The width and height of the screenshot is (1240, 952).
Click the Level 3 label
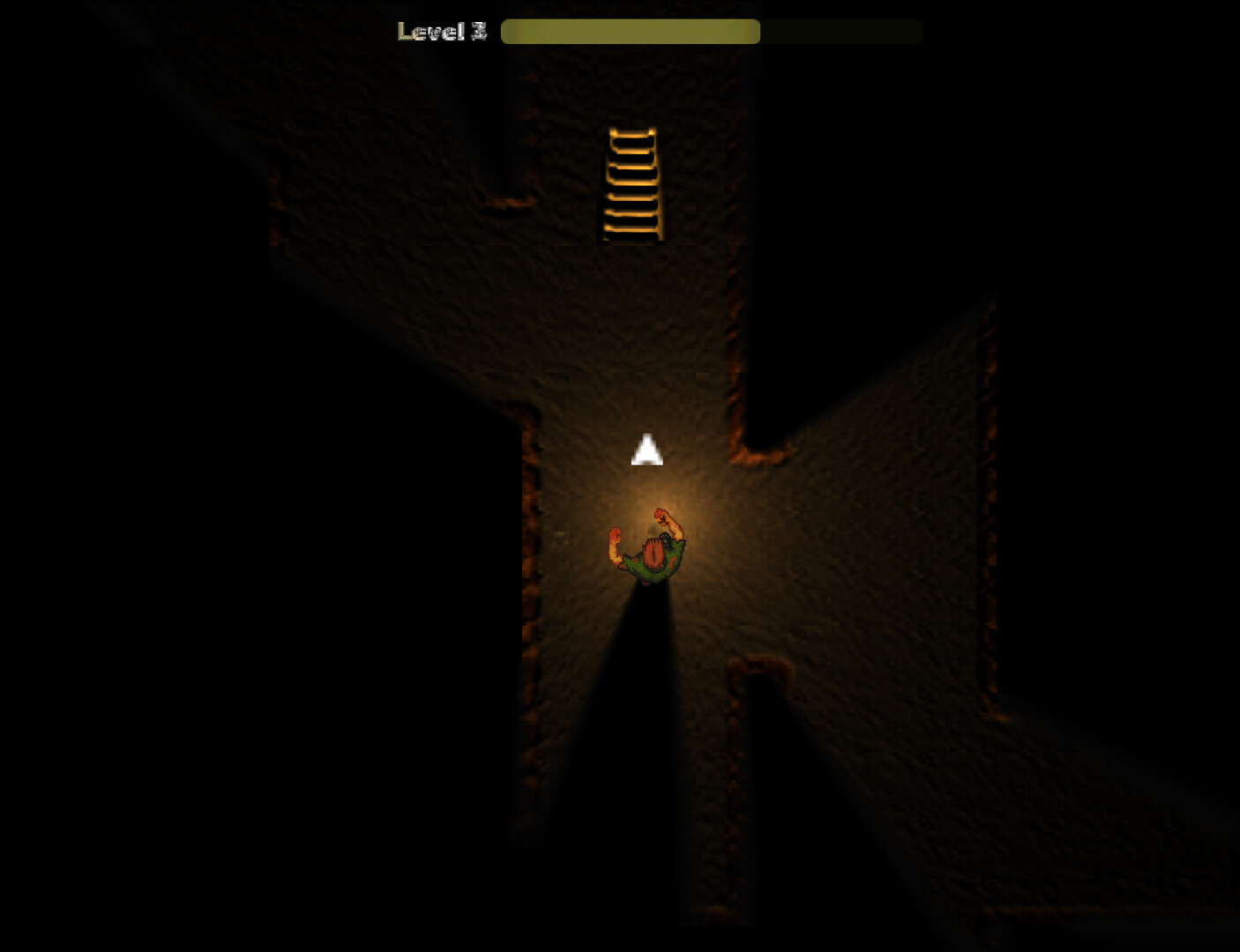coord(441,30)
